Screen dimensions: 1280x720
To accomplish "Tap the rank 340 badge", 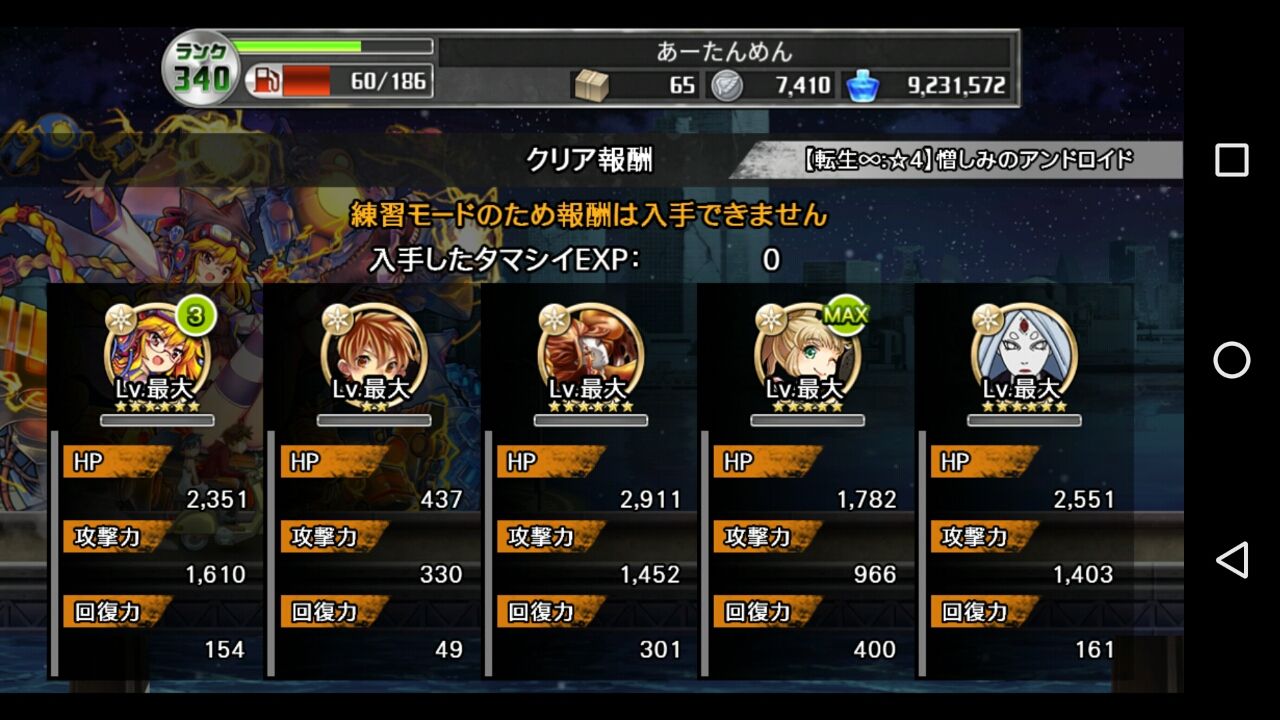I will coord(200,63).
